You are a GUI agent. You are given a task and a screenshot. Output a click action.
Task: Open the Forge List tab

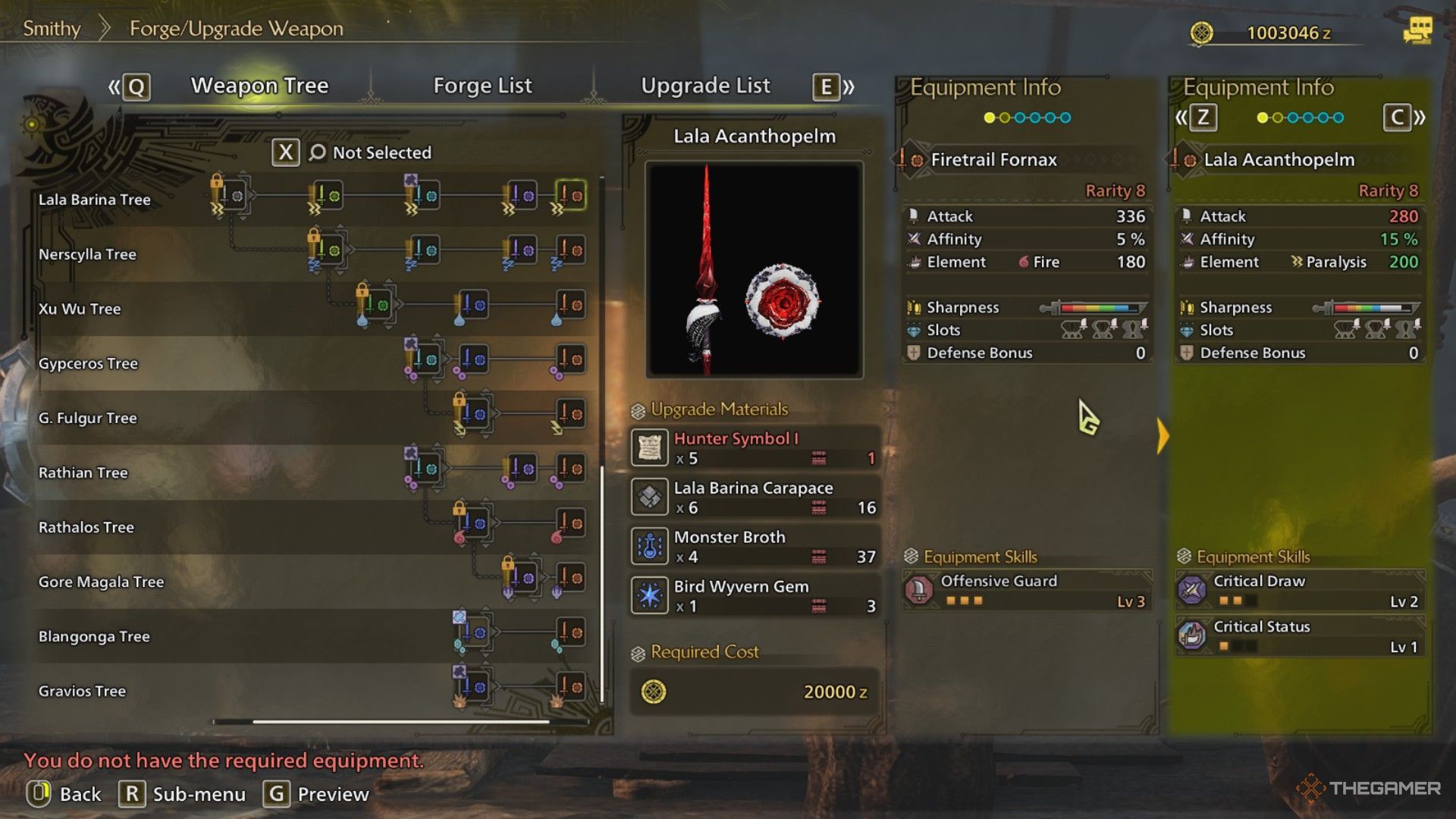[x=482, y=86]
